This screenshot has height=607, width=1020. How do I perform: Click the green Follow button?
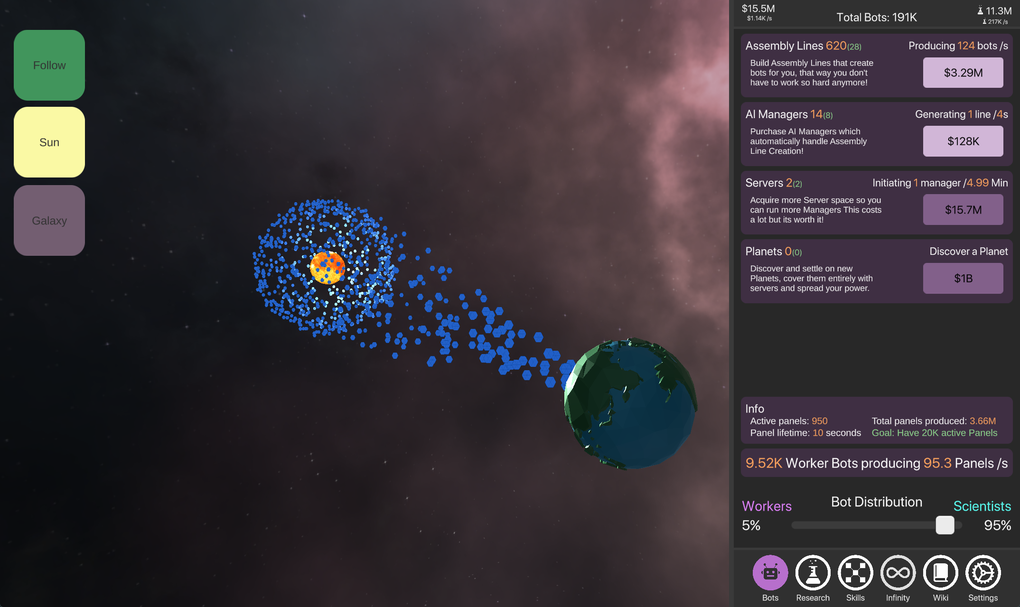pyautogui.click(x=49, y=66)
